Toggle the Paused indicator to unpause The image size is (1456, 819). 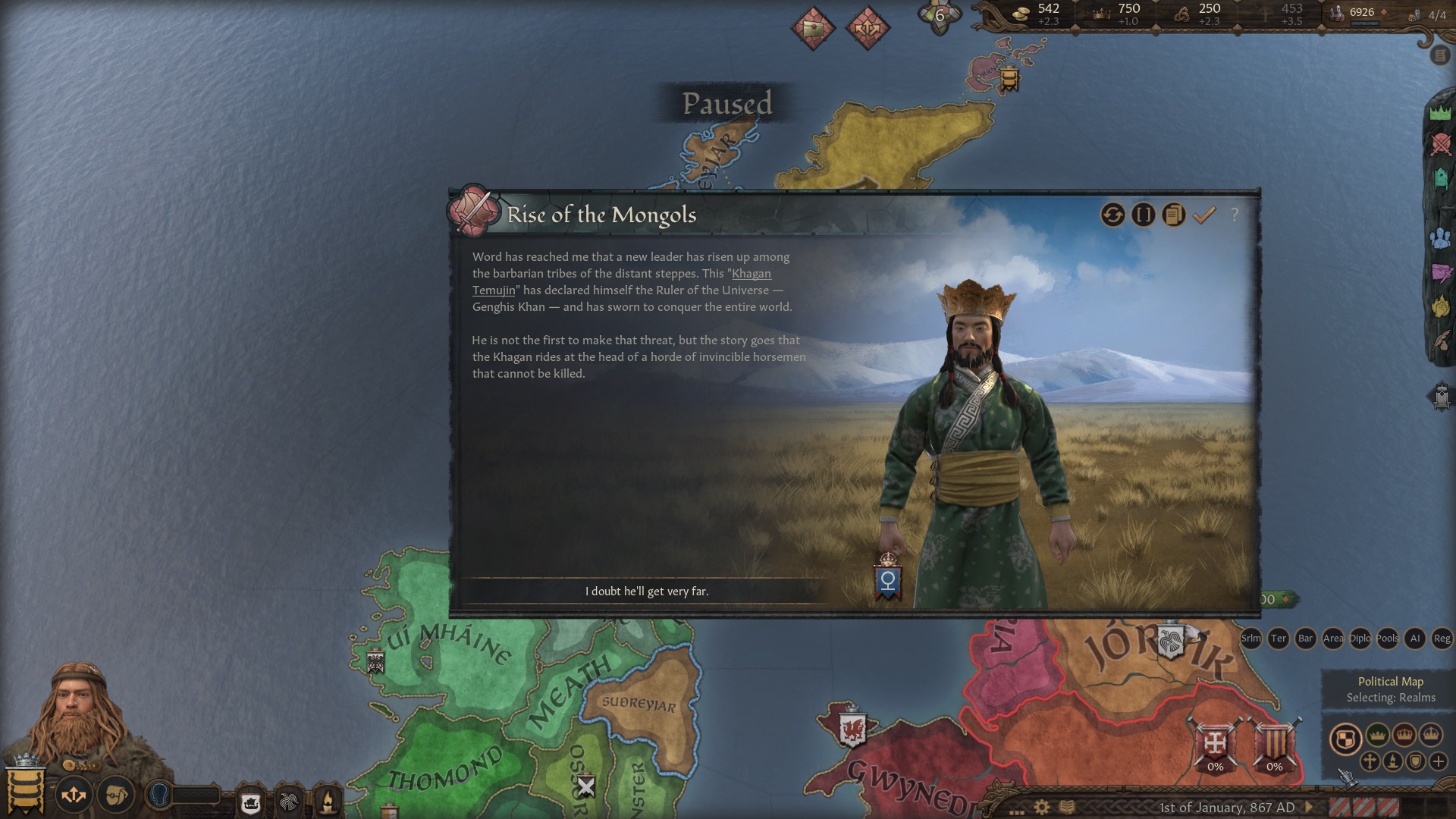point(728,105)
